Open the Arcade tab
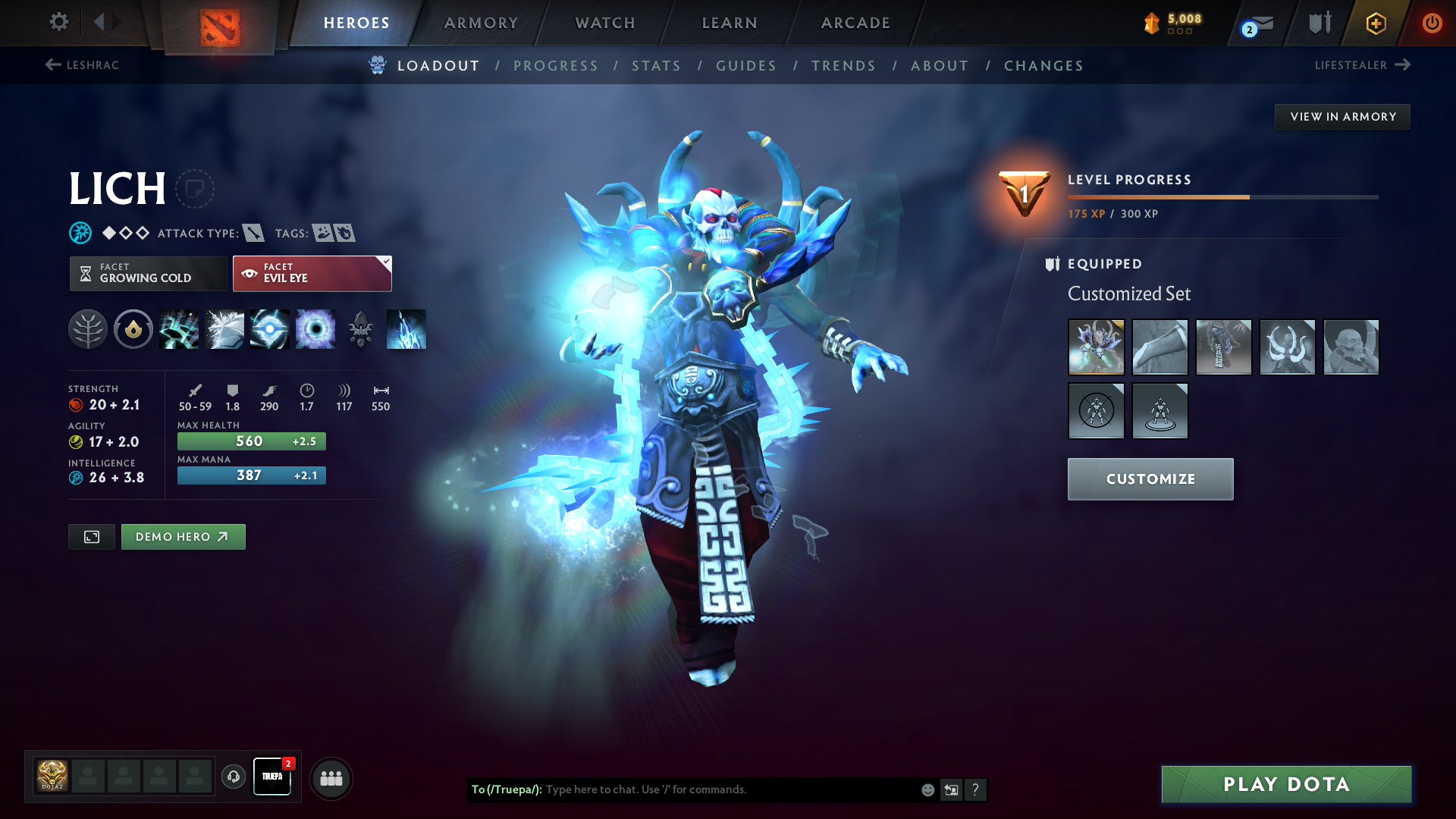This screenshot has height=819, width=1456. click(x=855, y=23)
